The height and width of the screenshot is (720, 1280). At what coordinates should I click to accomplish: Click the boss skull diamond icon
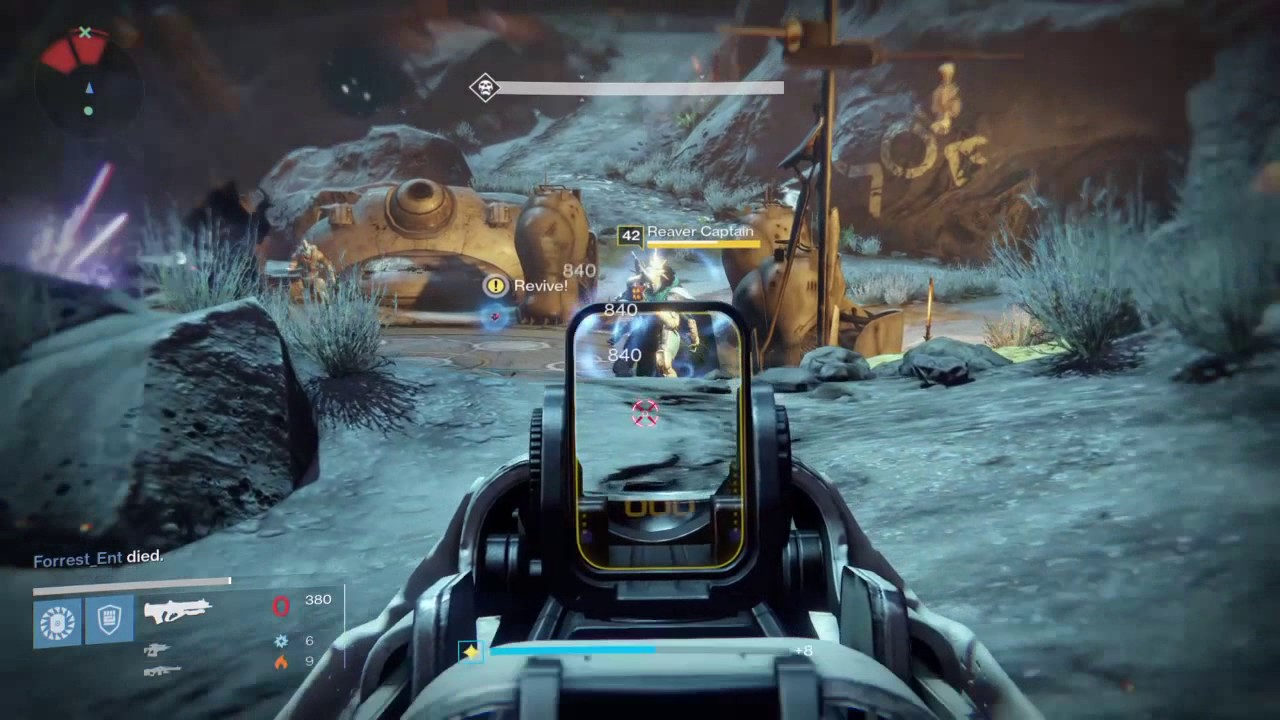pyautogui.click(x=485, y=88)
